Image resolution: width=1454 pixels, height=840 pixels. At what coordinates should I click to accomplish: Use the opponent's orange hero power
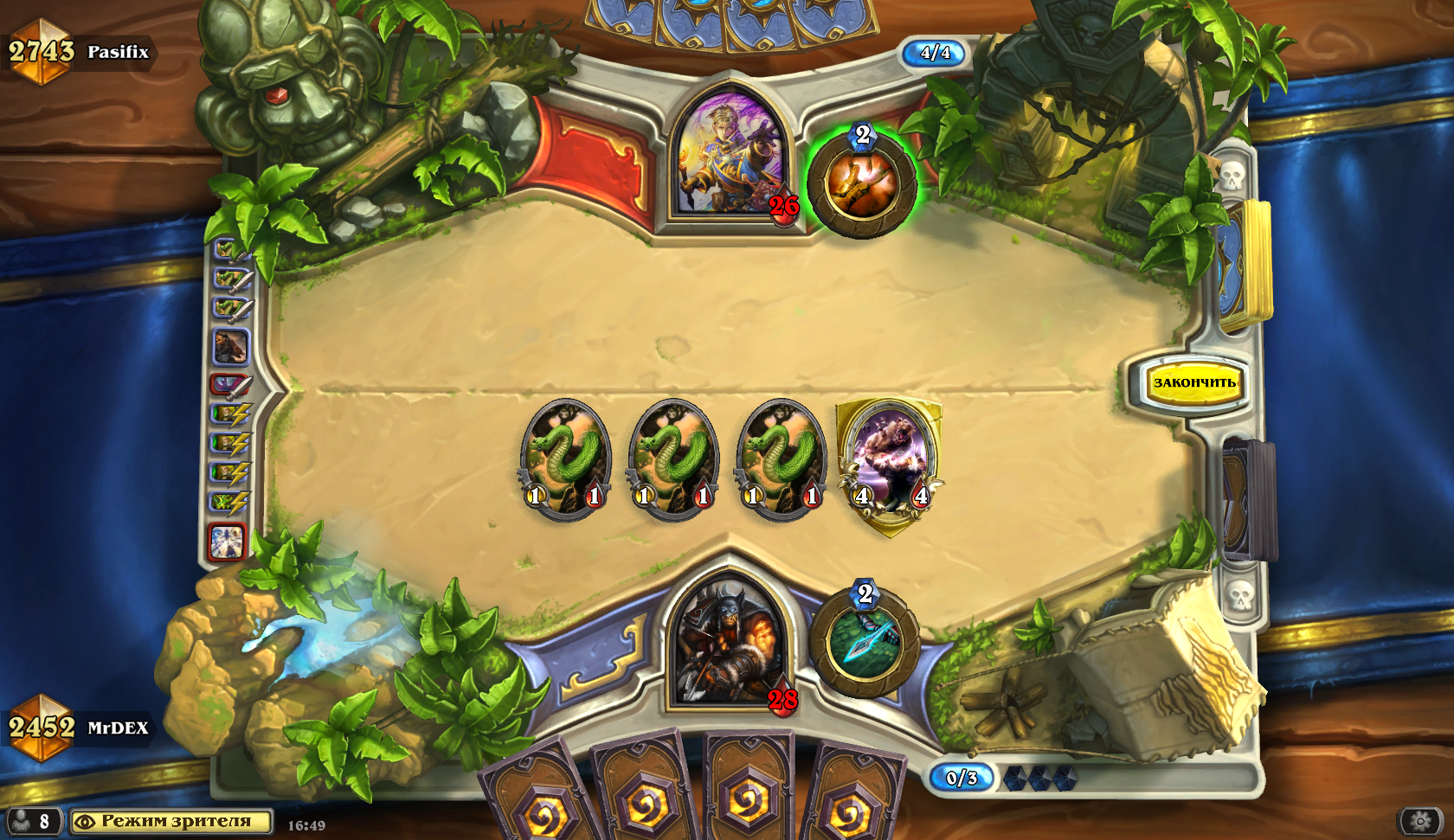(862, 183)
